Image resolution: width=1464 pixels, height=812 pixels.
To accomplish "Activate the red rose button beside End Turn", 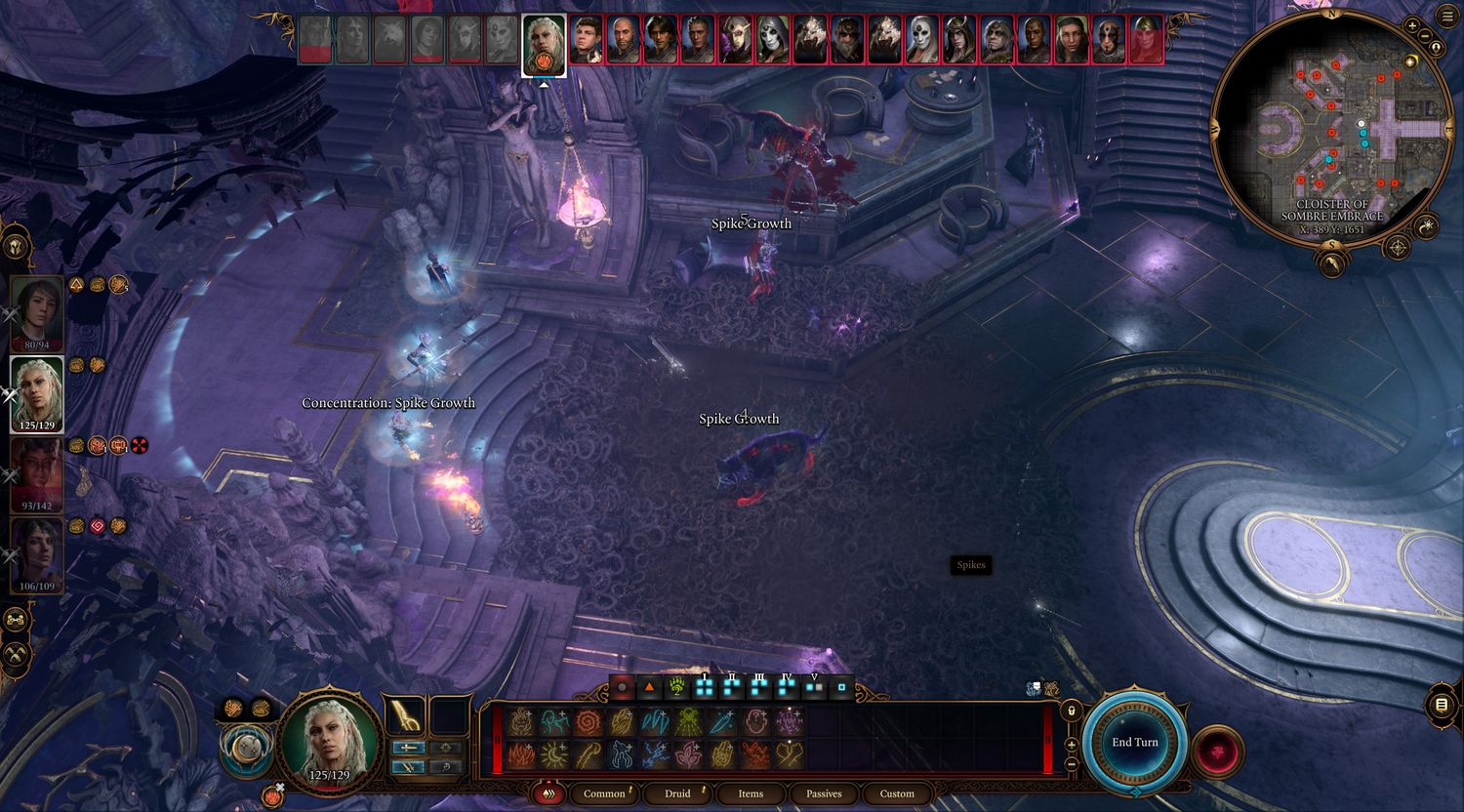I will (1217, 751).
